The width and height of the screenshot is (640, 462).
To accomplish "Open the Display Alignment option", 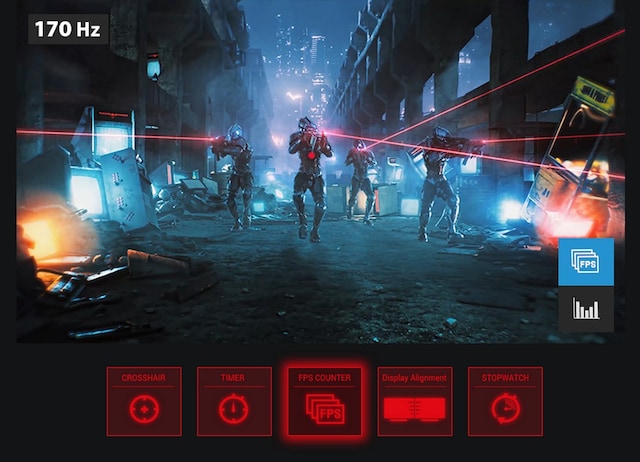I will [415, 401].
